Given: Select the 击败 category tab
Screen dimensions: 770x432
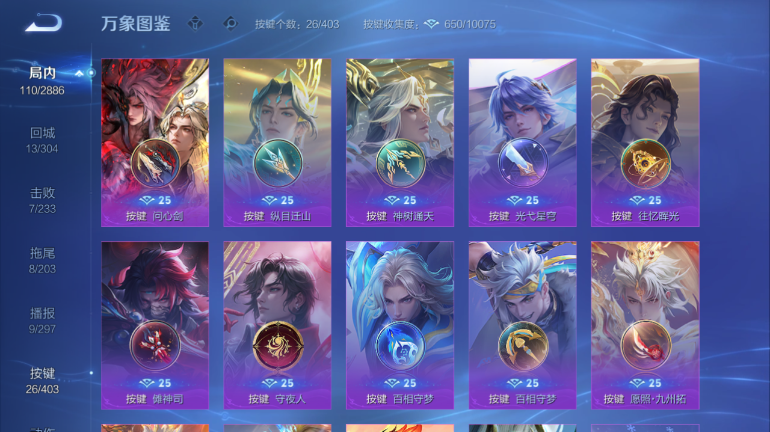Looking at the screenshot, I should (x=42, y=200).
